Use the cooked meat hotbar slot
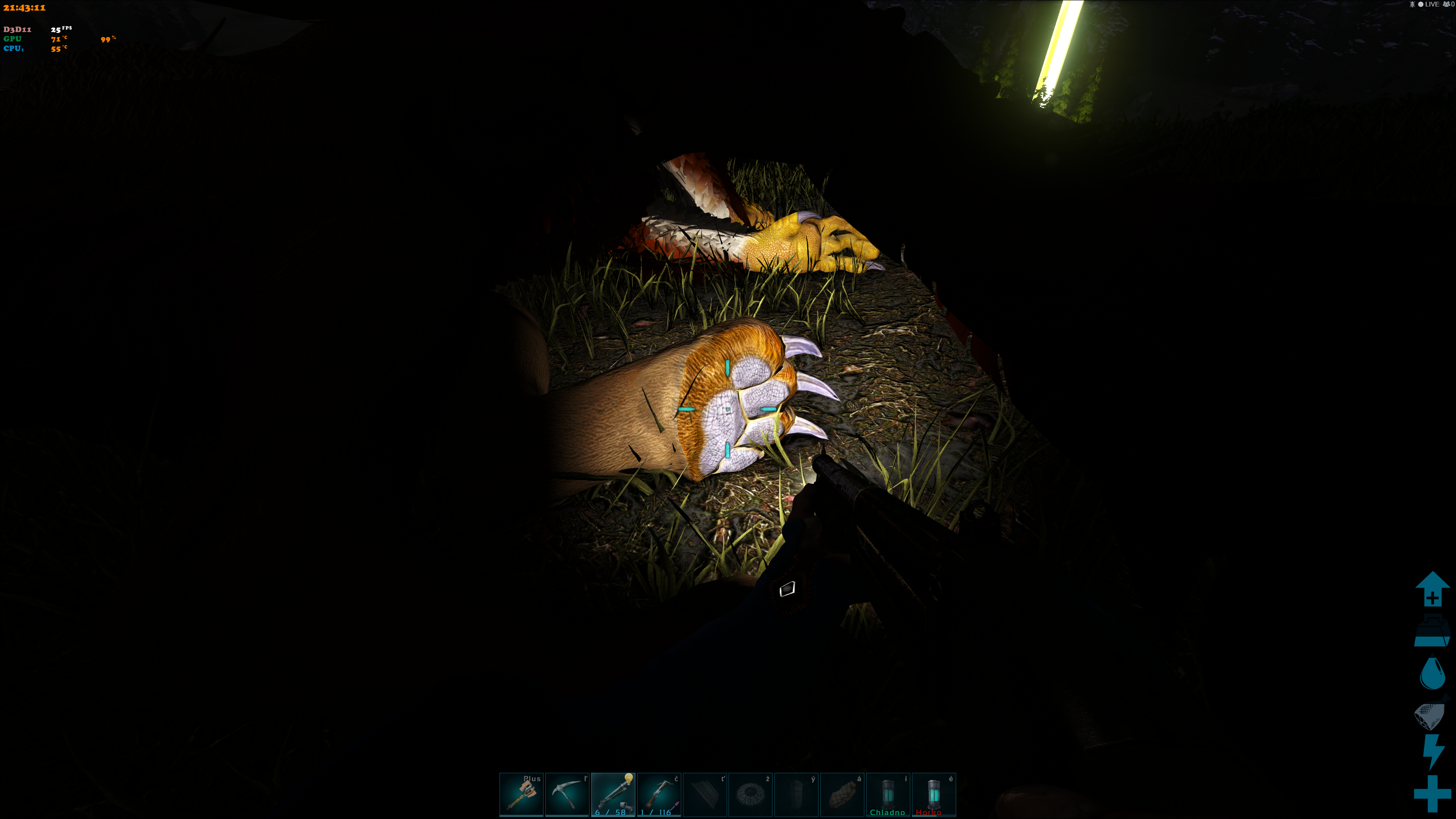1456x819 pixels. tap(842, 794)
